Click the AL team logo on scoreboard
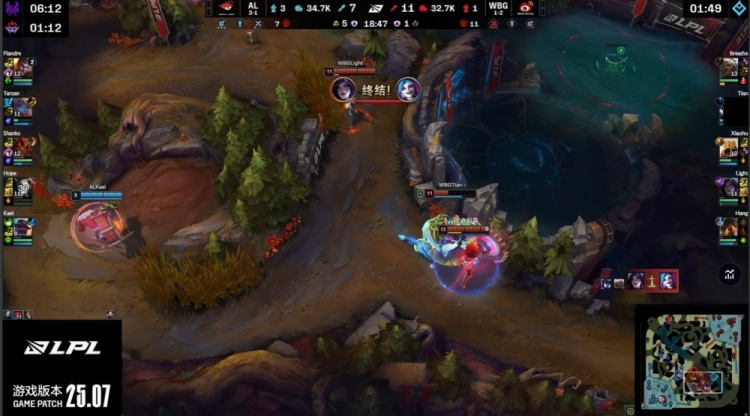 coord(227,8)
